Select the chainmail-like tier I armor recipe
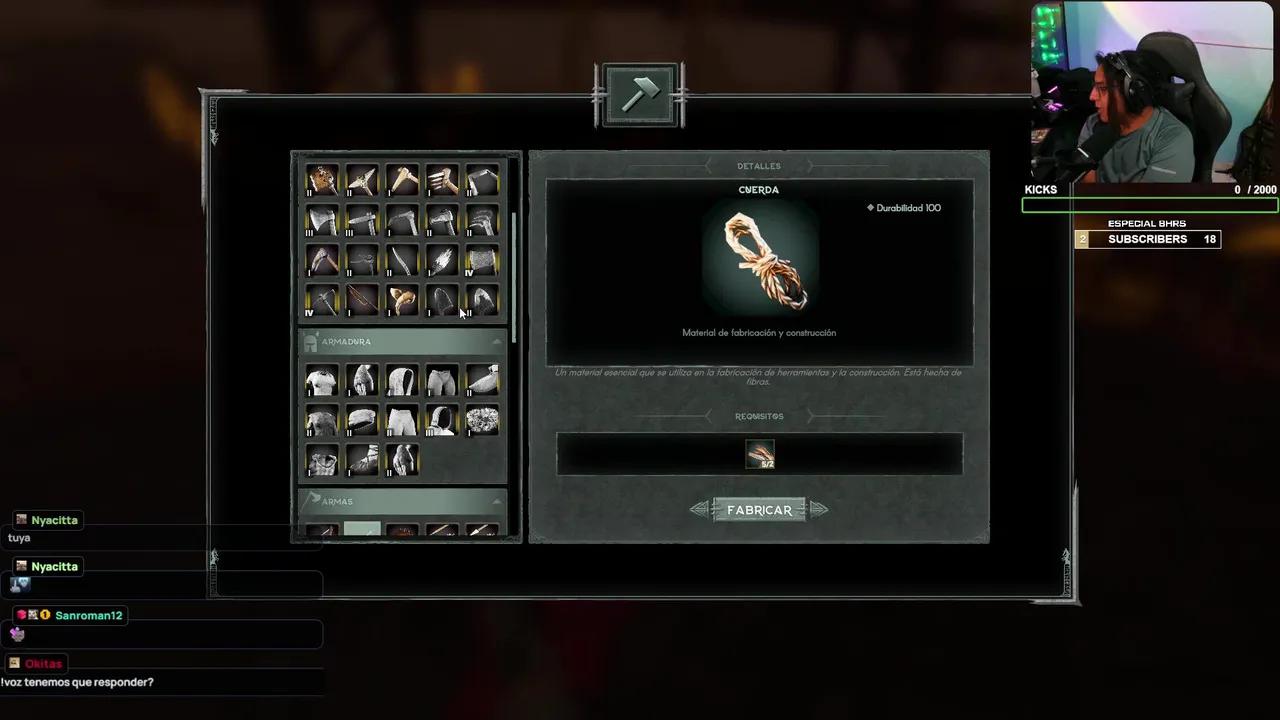 481,420
